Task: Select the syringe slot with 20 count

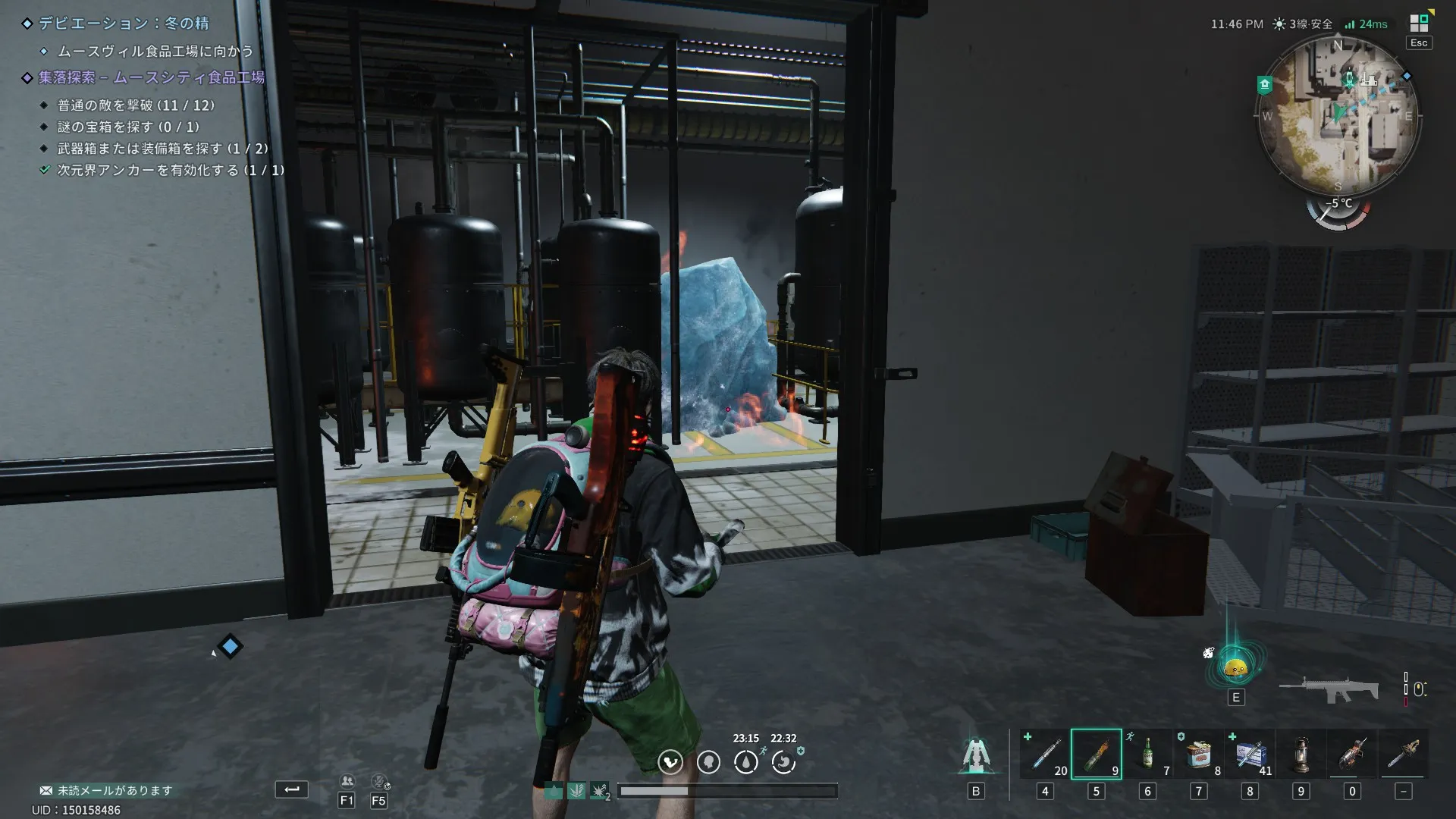Action: pyautogui.click(x=1045, y=754)
